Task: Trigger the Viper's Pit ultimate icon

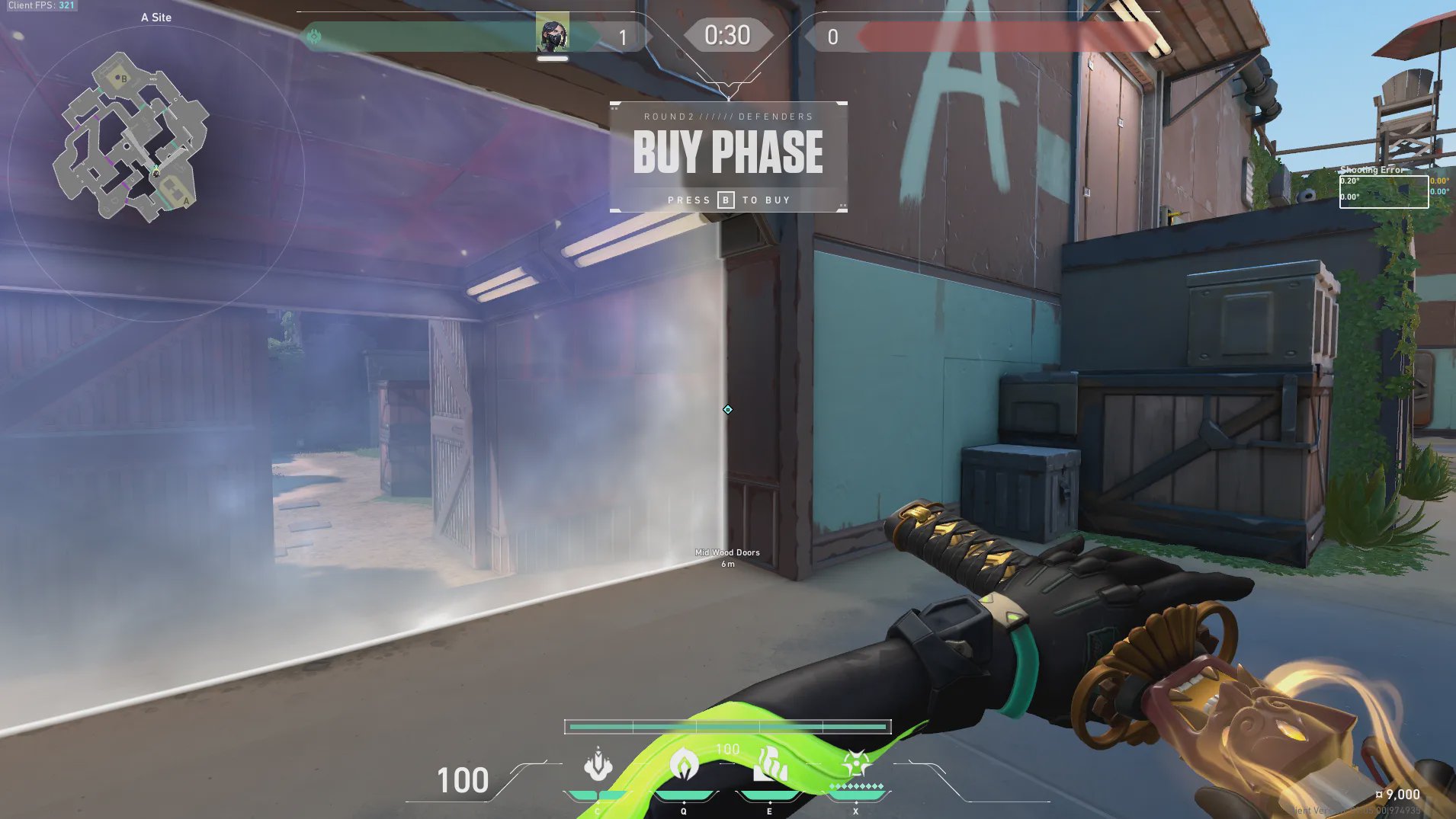Action: (x=856, y=763)
